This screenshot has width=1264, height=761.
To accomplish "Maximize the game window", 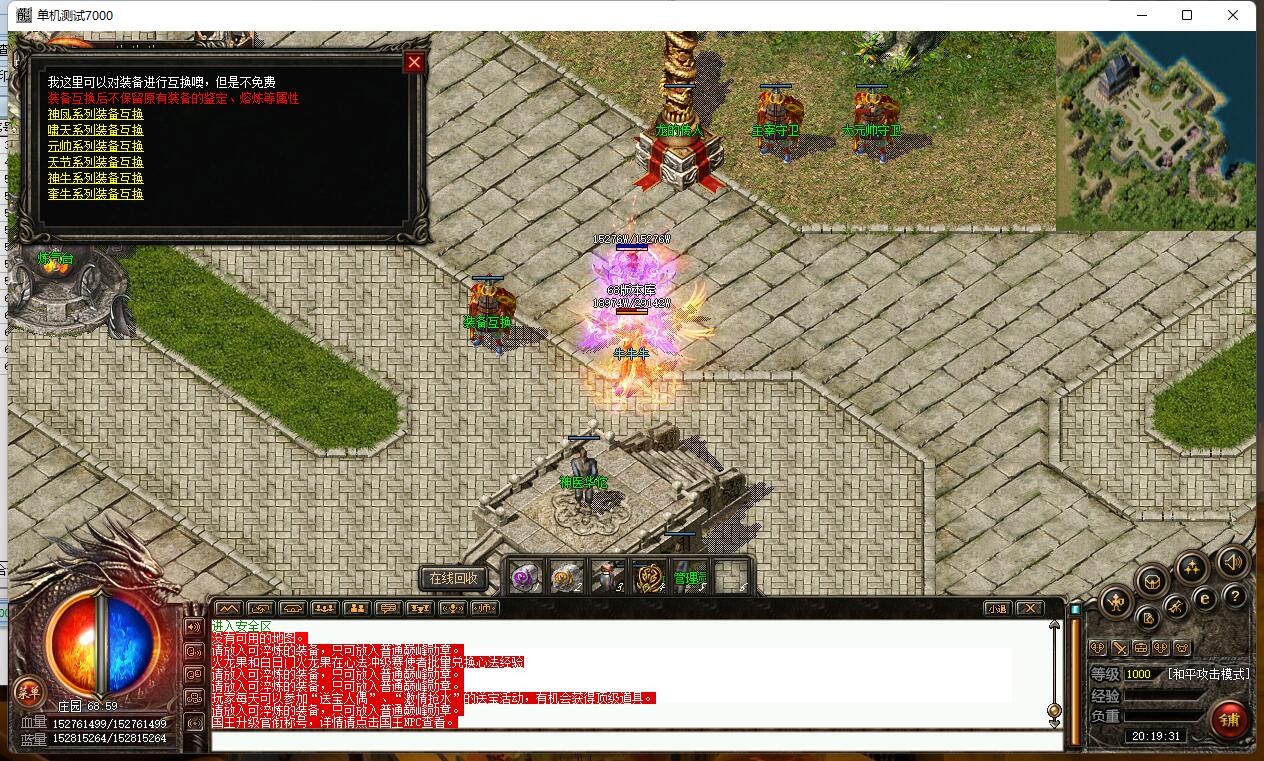I will point(1187,15).
